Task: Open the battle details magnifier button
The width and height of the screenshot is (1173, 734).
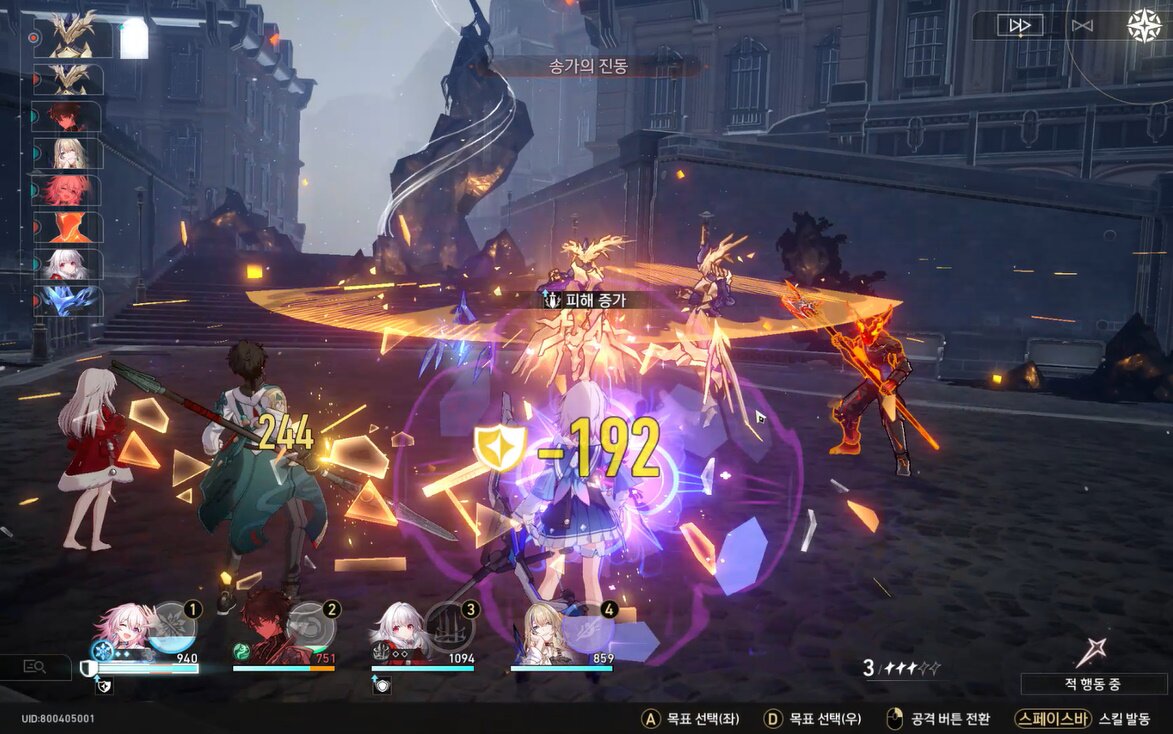Action: click(34, 667)
